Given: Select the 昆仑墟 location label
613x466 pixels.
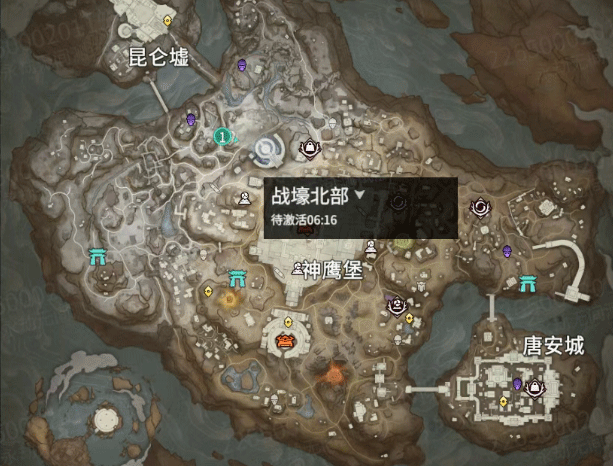Looking at the screenshot, I should (x=158, y=56).
